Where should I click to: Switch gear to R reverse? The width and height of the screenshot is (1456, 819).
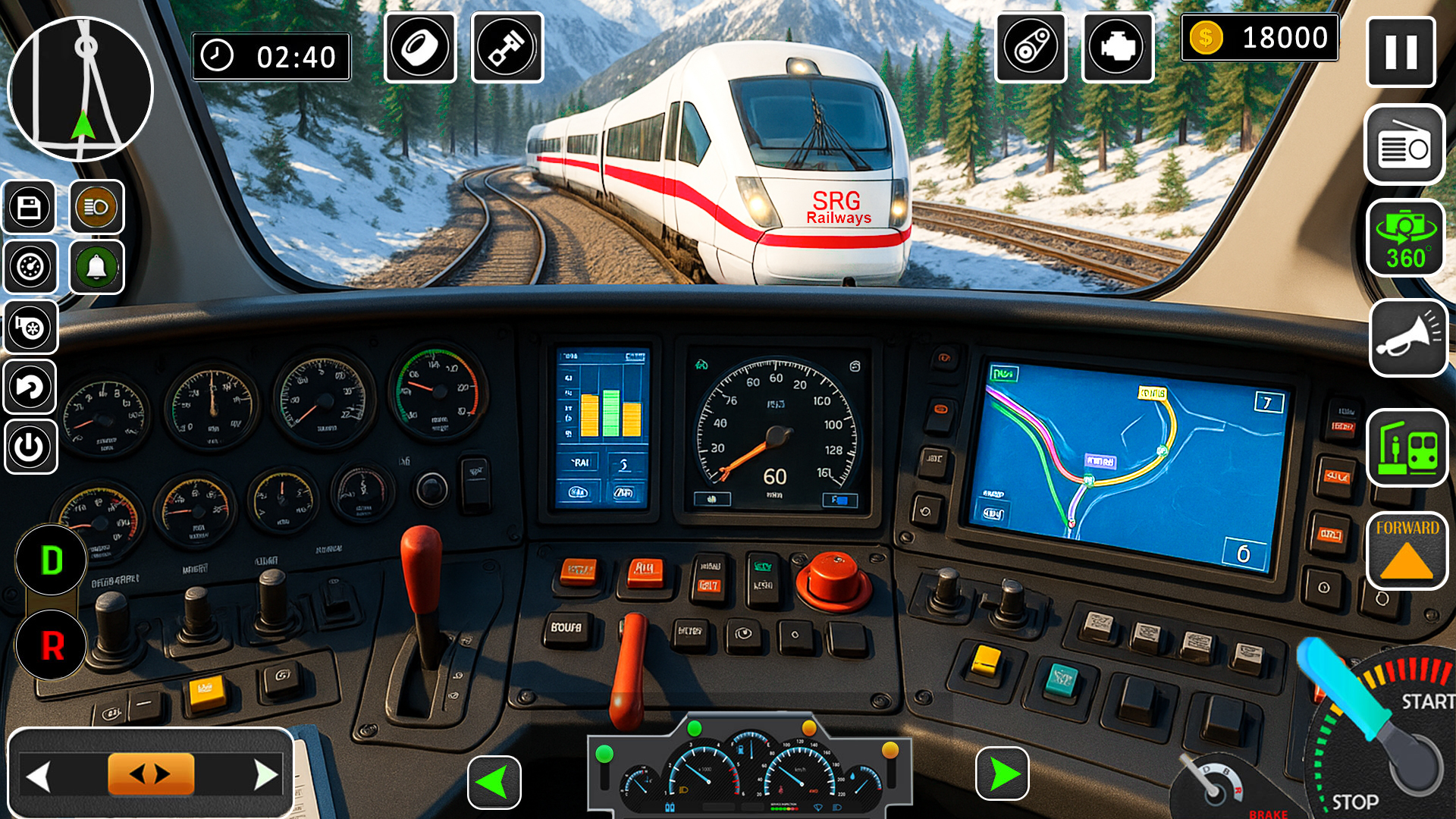click(x=52, y=647)
